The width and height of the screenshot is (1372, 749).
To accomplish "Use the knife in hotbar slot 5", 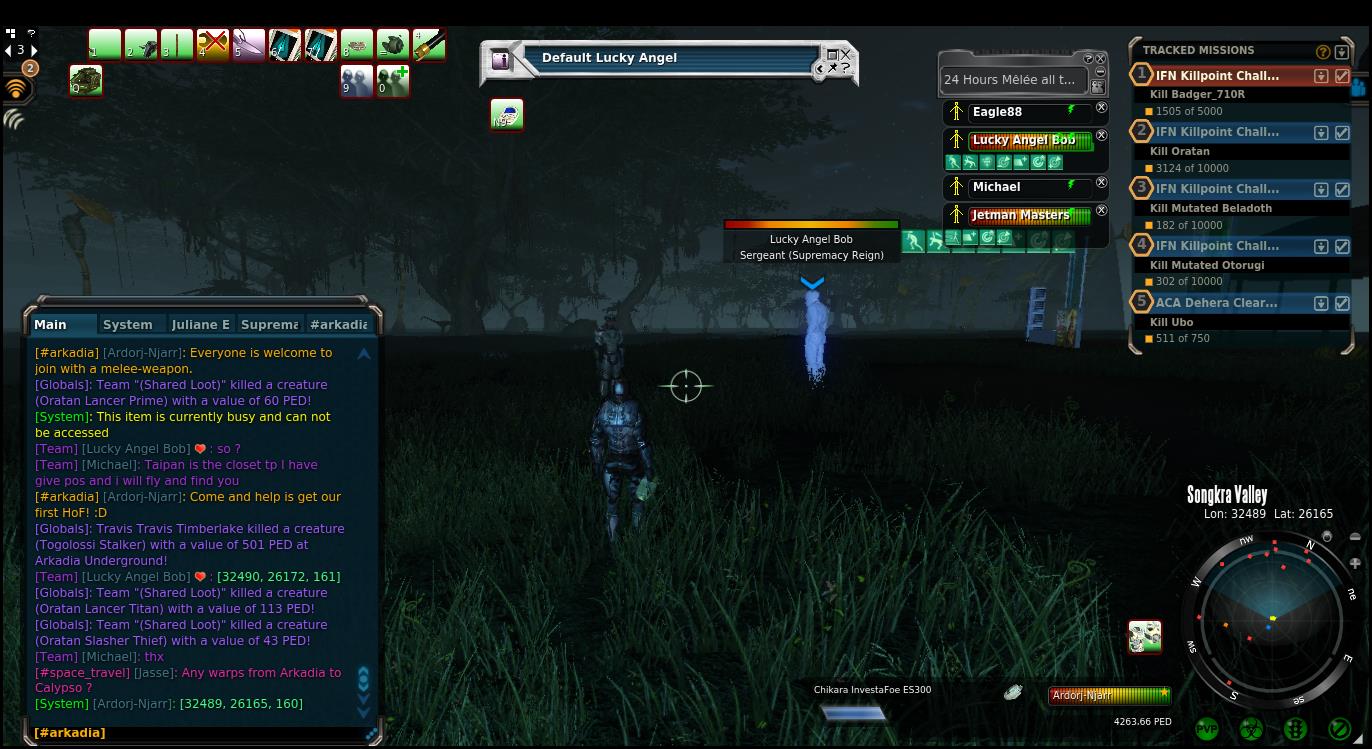I will click(249, 45).
